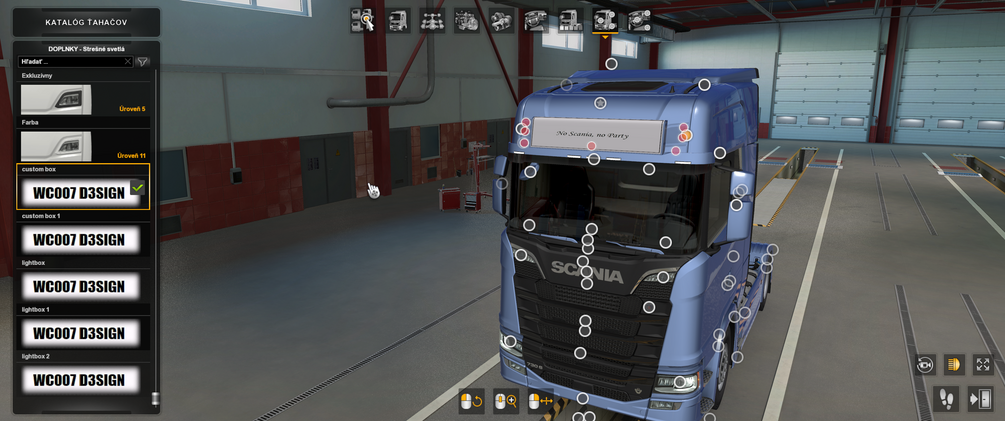Switch to the engine category tab

coord(466,20)
